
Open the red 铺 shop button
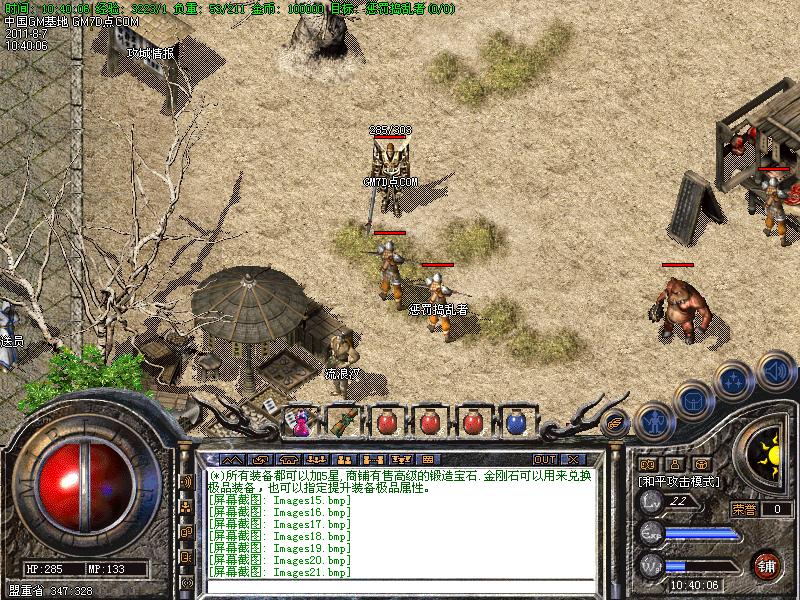tap(767, 564)
